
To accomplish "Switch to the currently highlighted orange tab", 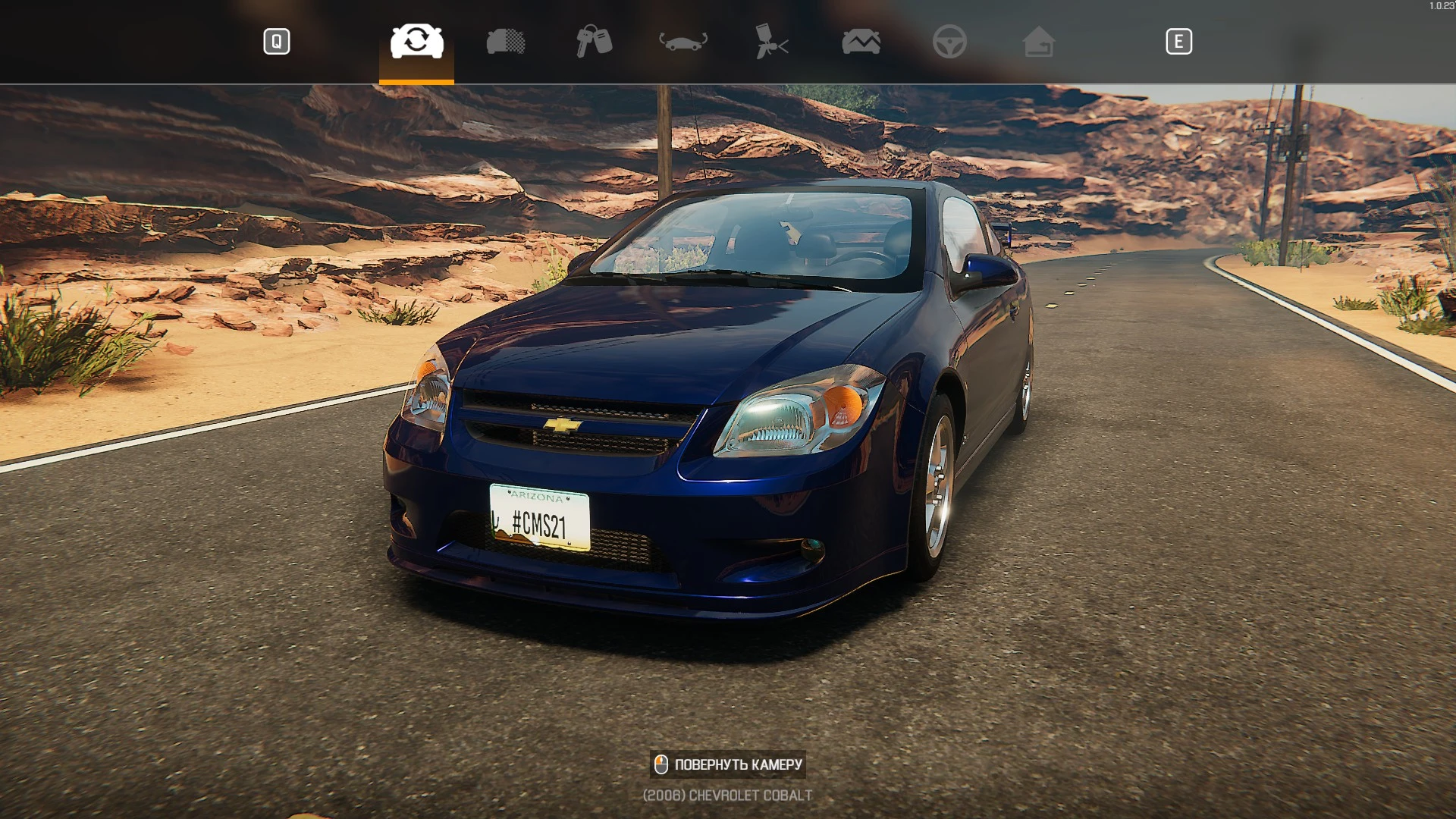I will (416, 42).
